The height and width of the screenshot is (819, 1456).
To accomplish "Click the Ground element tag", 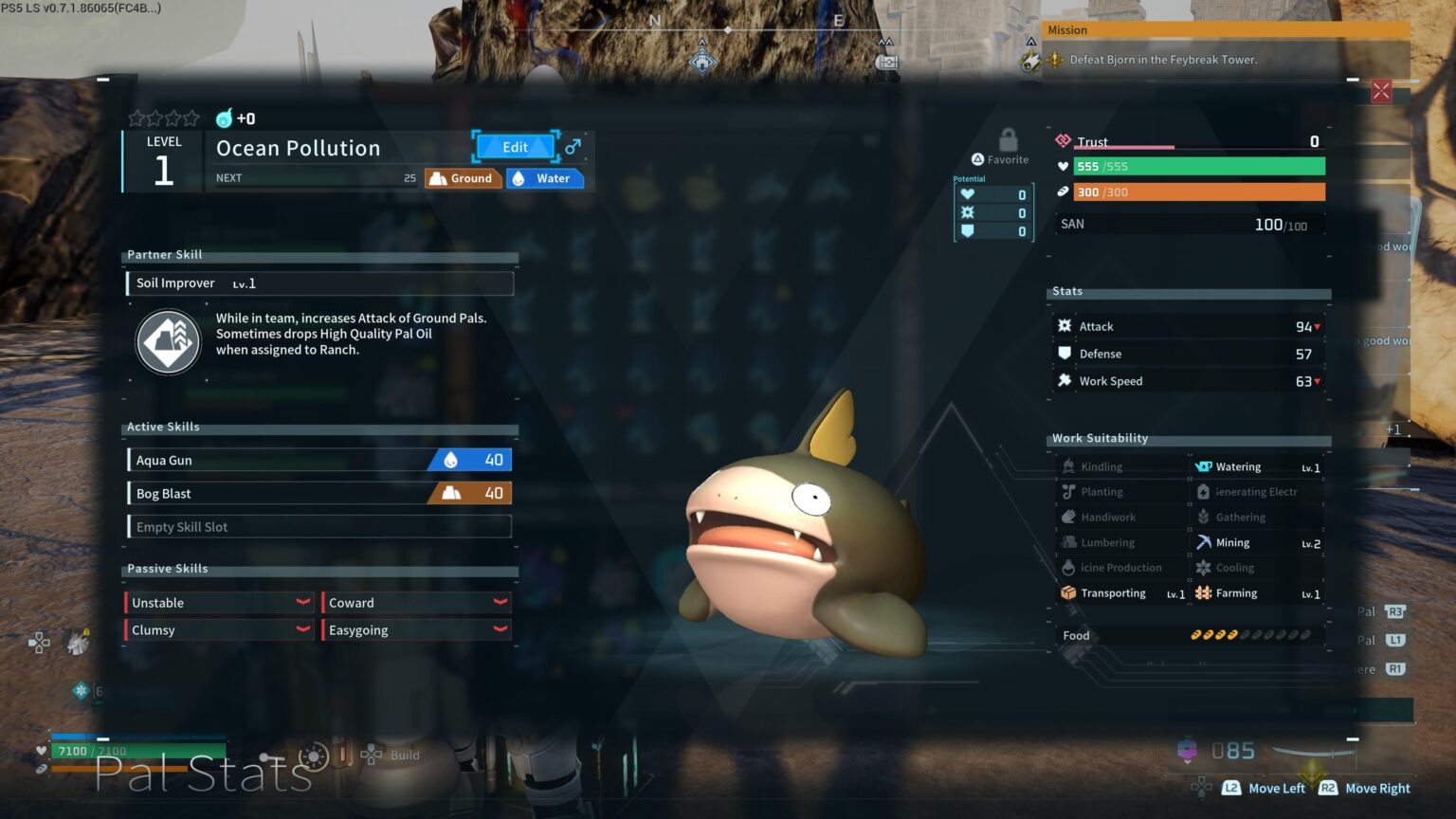I will pos(463,178).
